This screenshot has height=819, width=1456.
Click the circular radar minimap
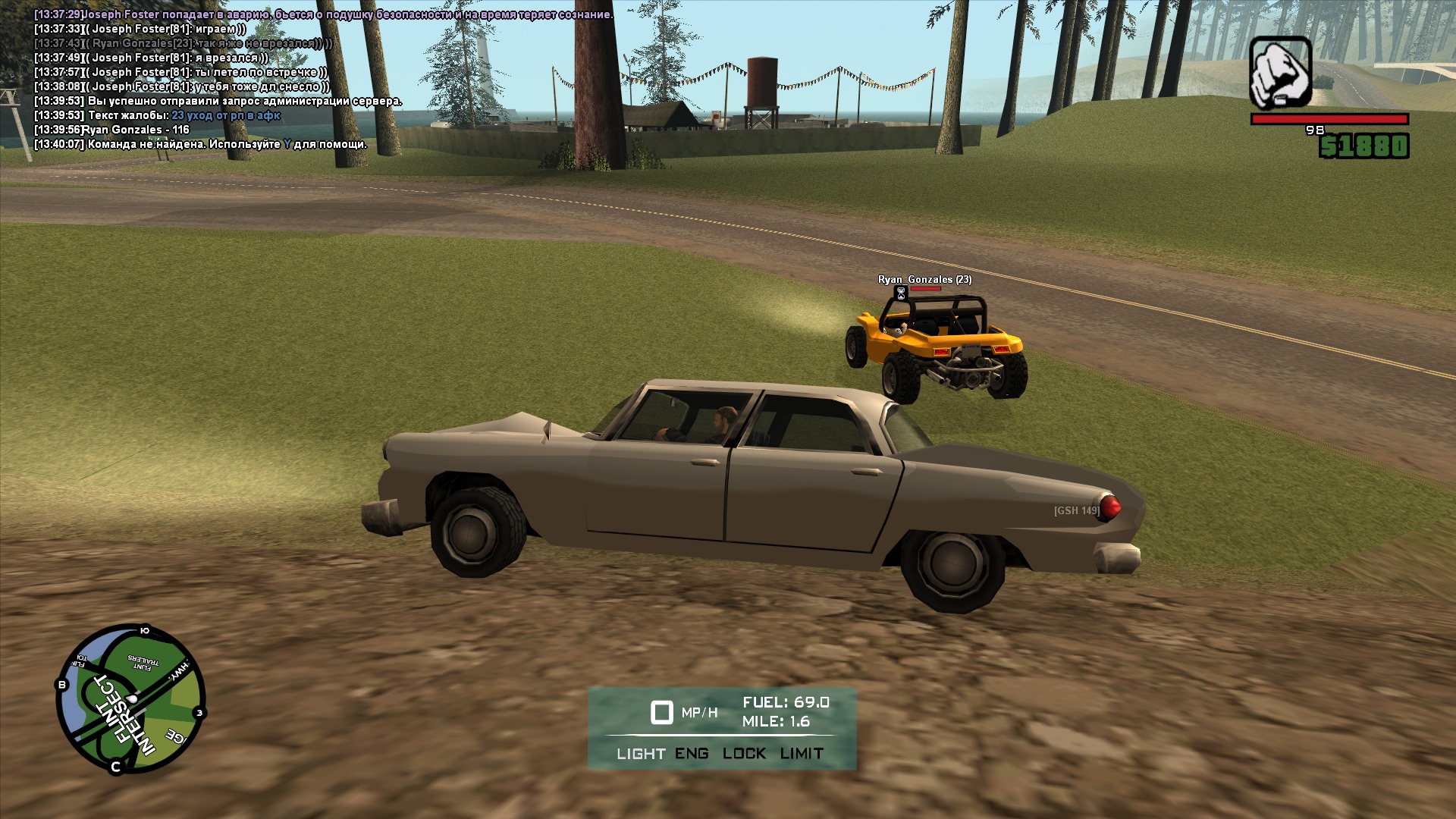coord(130,698)
